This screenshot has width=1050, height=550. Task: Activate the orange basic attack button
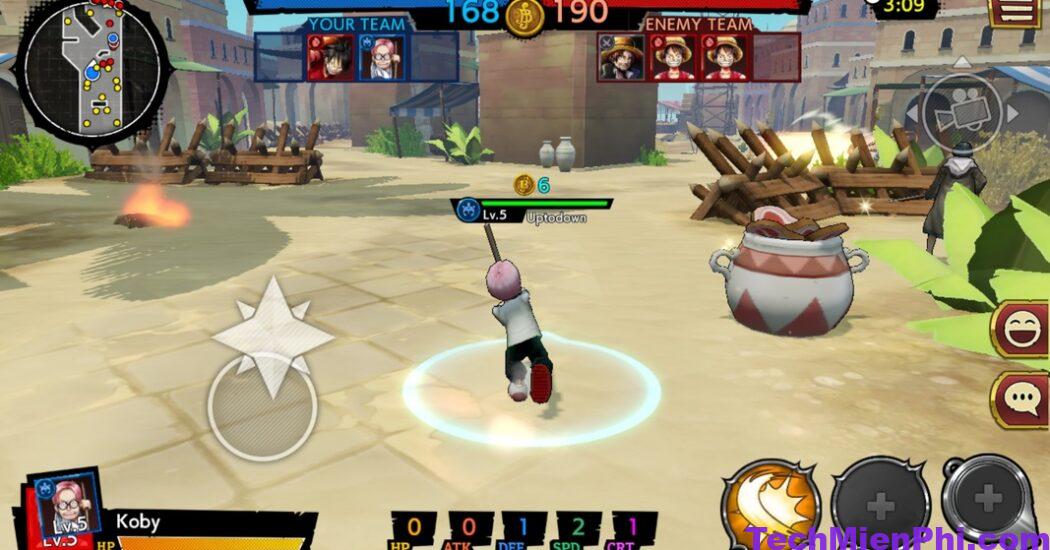[770, 505]
